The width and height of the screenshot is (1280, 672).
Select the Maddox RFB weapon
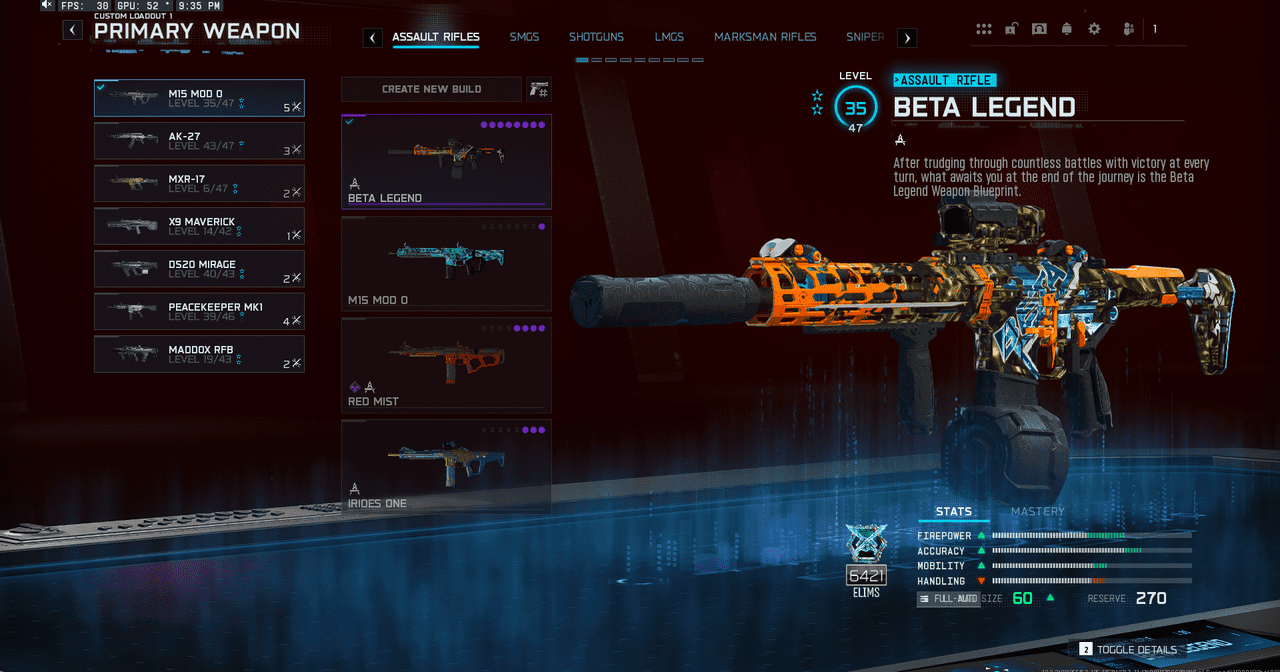199,354
